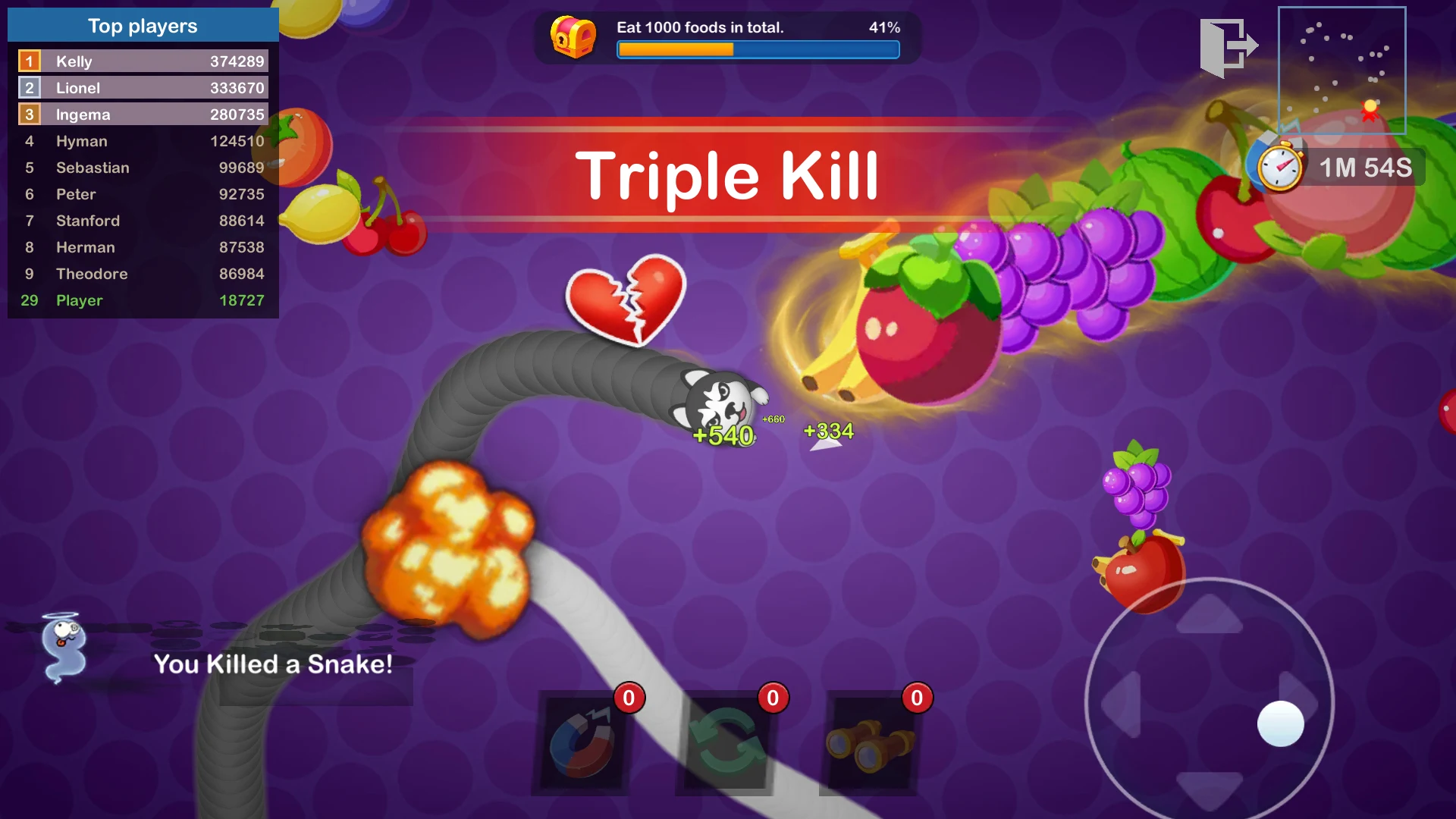Screen dimensions: 1456x819
Task: Open the minimap
Action: point(1341,70)
